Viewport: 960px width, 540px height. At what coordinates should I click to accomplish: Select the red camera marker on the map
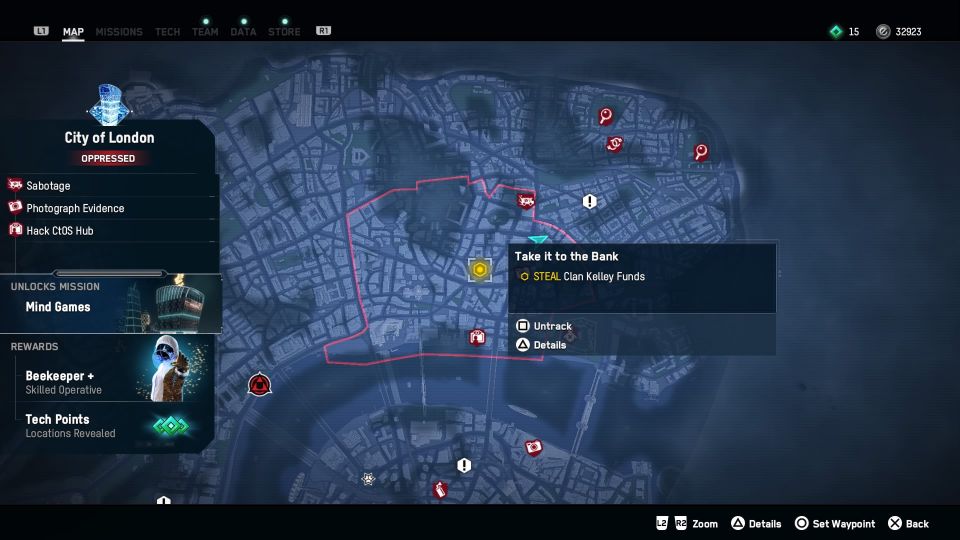click(534, 447)
